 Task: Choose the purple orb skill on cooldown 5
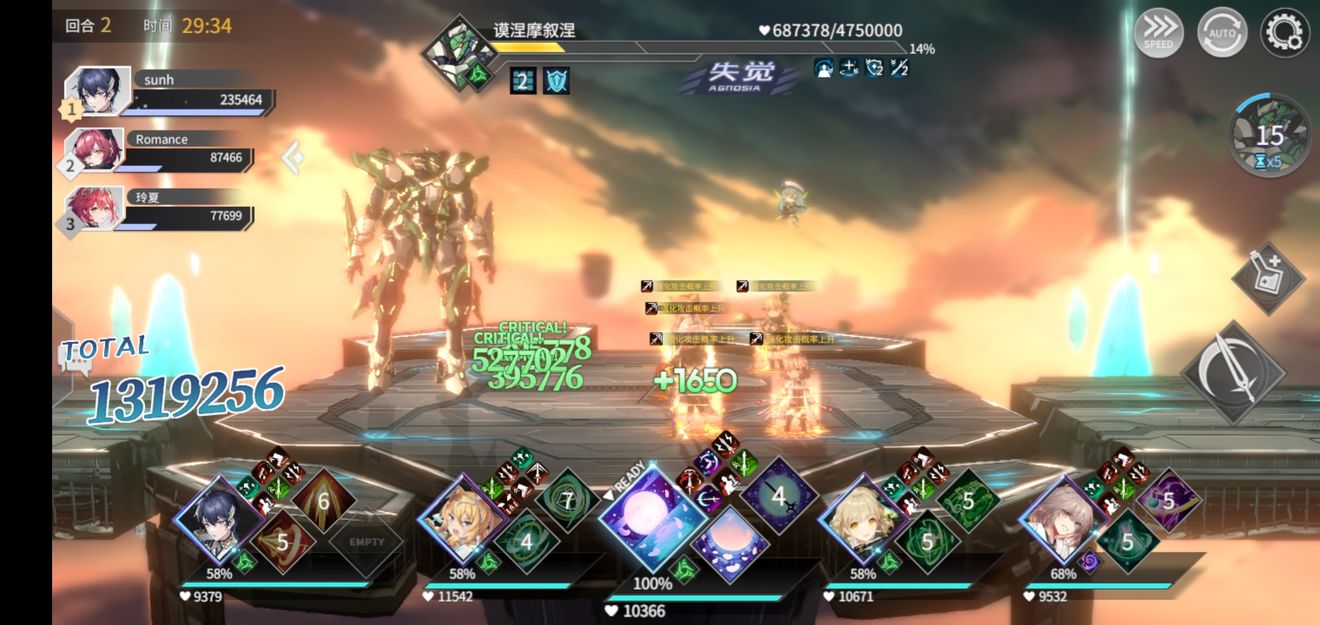point(1168,499)
